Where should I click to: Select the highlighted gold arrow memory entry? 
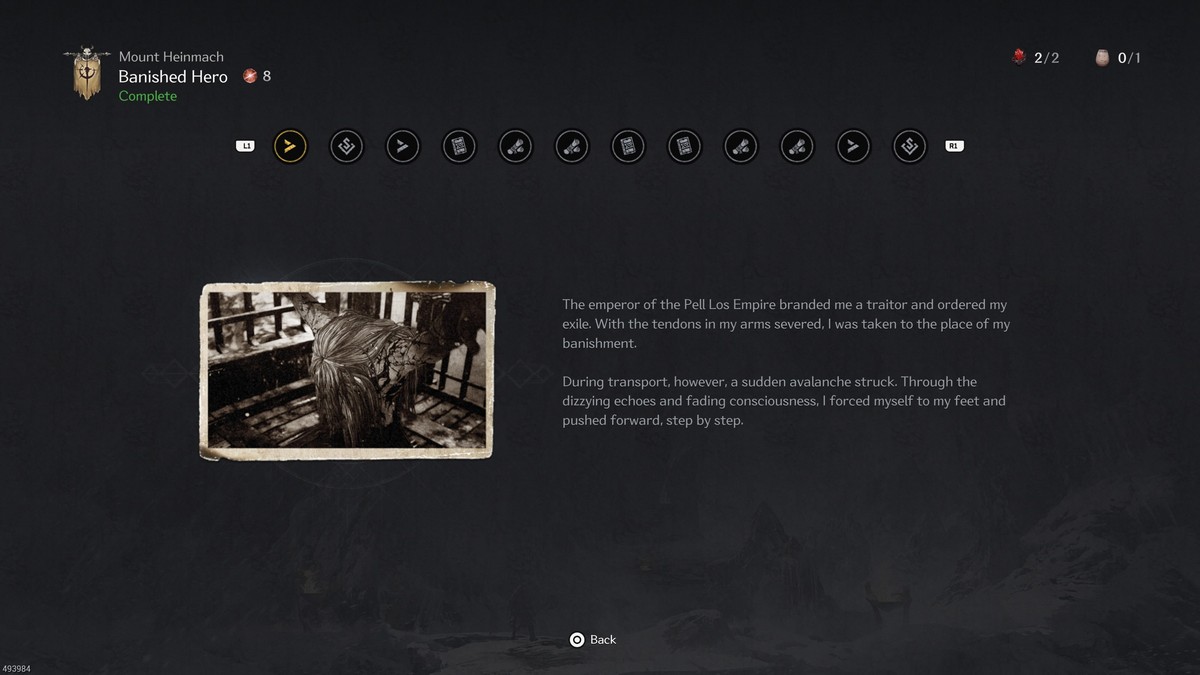(x=290, y=146)
